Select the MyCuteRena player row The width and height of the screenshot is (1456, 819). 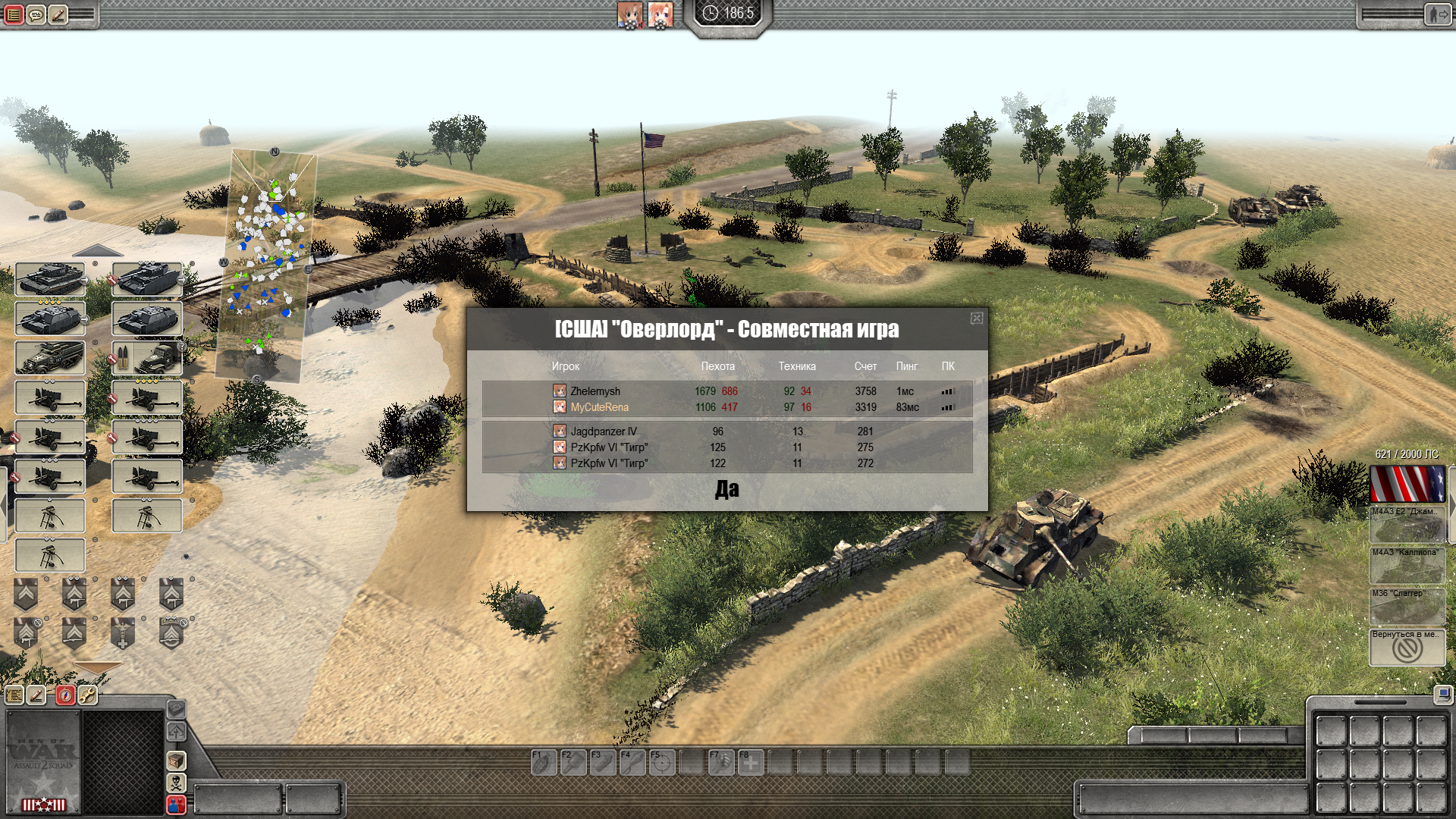(x=599, y=407)
